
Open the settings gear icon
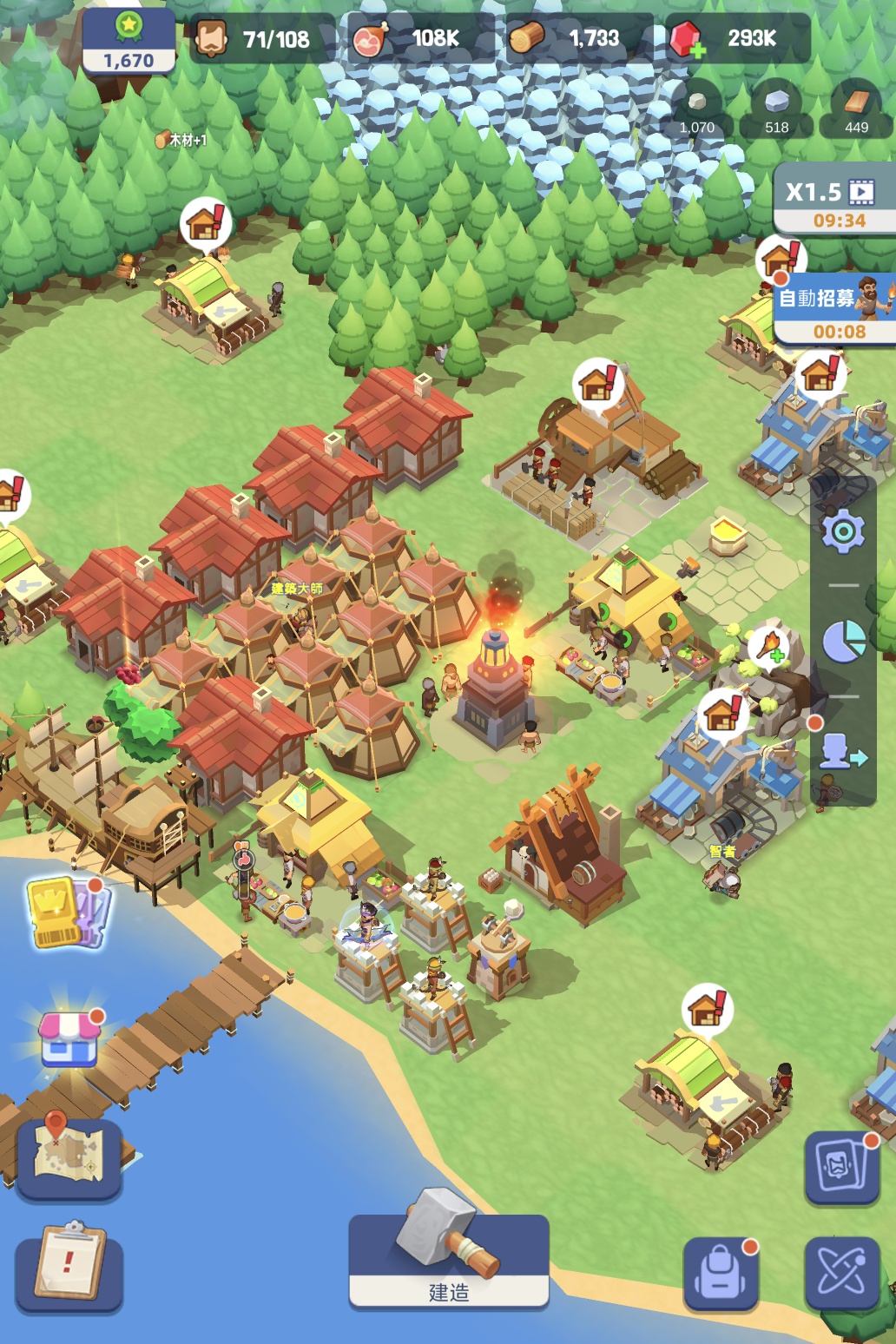coord(843,531)
